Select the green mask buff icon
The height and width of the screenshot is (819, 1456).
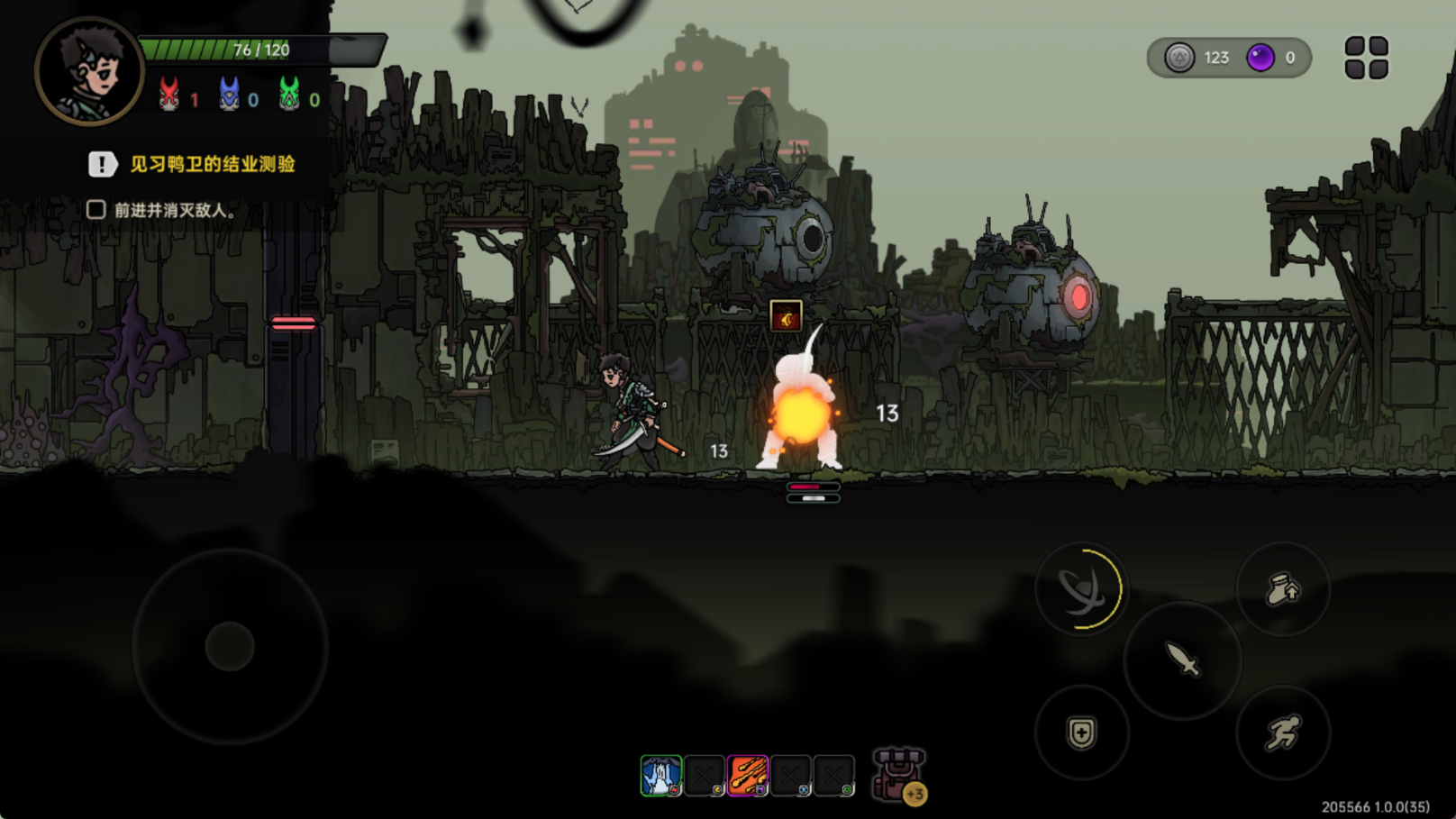click(x=289, y=94)
